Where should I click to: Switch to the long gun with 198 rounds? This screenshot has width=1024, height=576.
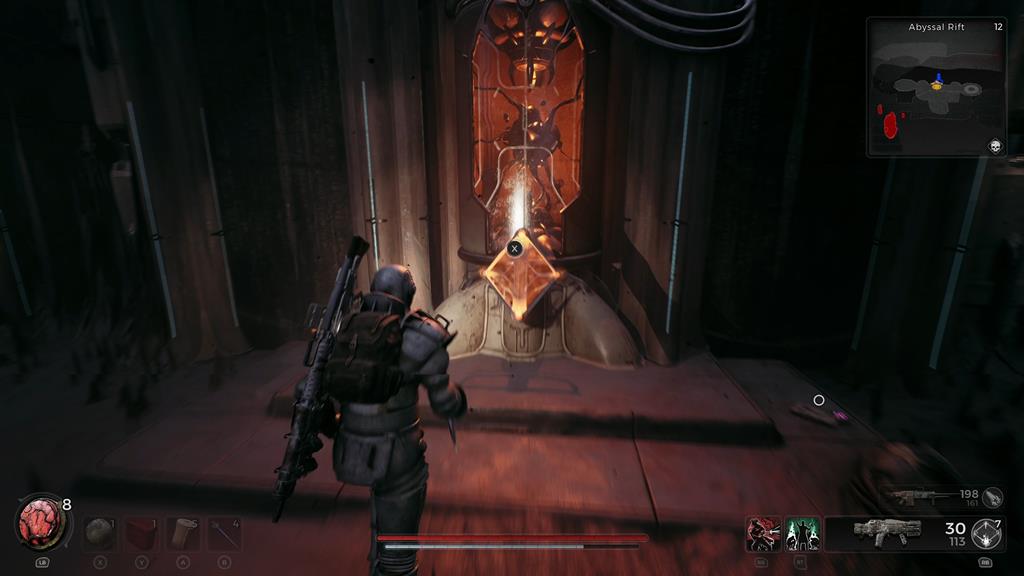coord(915,497)
